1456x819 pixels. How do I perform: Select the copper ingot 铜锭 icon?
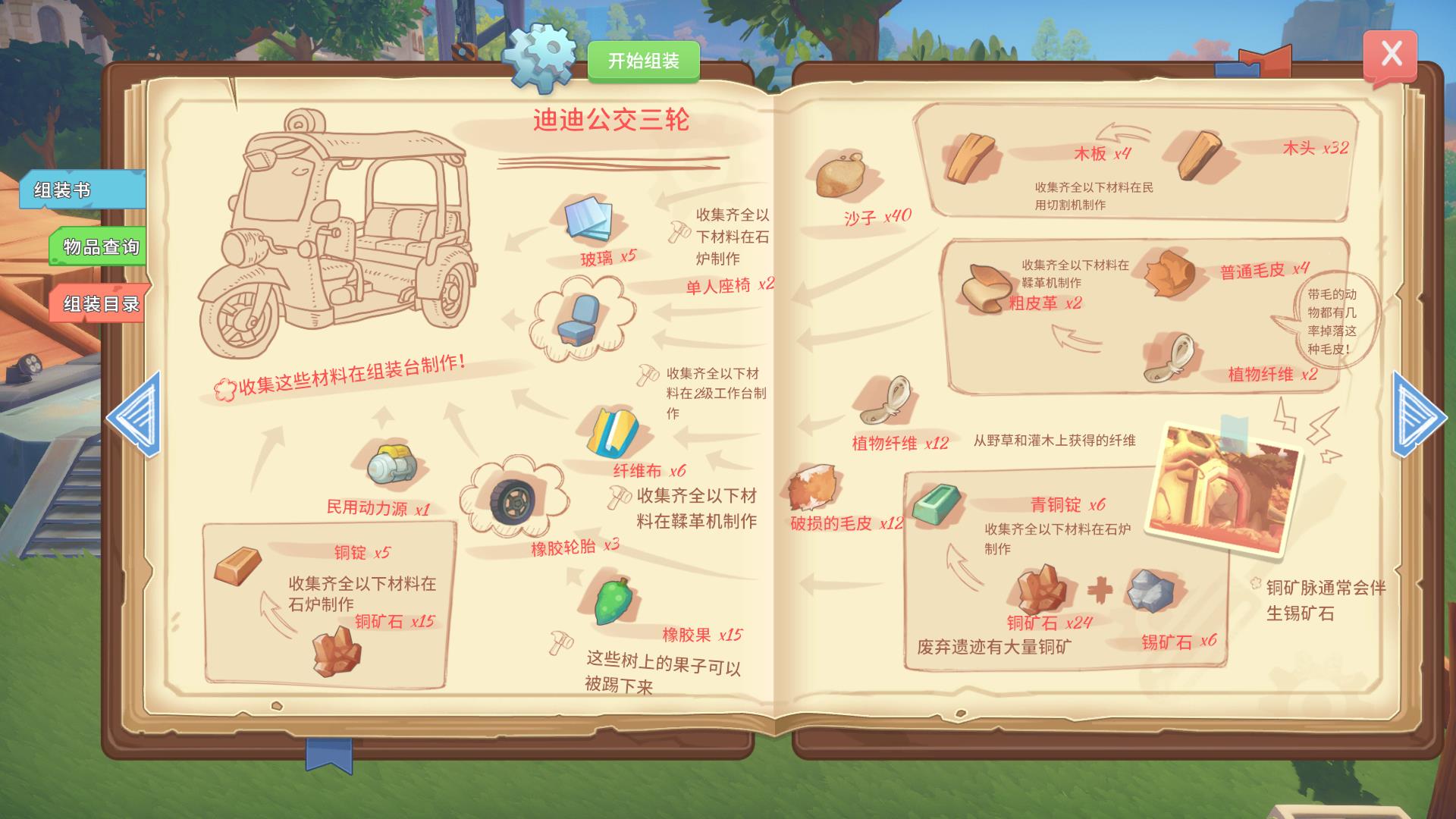pyautogui.click(x=237, y=566)
